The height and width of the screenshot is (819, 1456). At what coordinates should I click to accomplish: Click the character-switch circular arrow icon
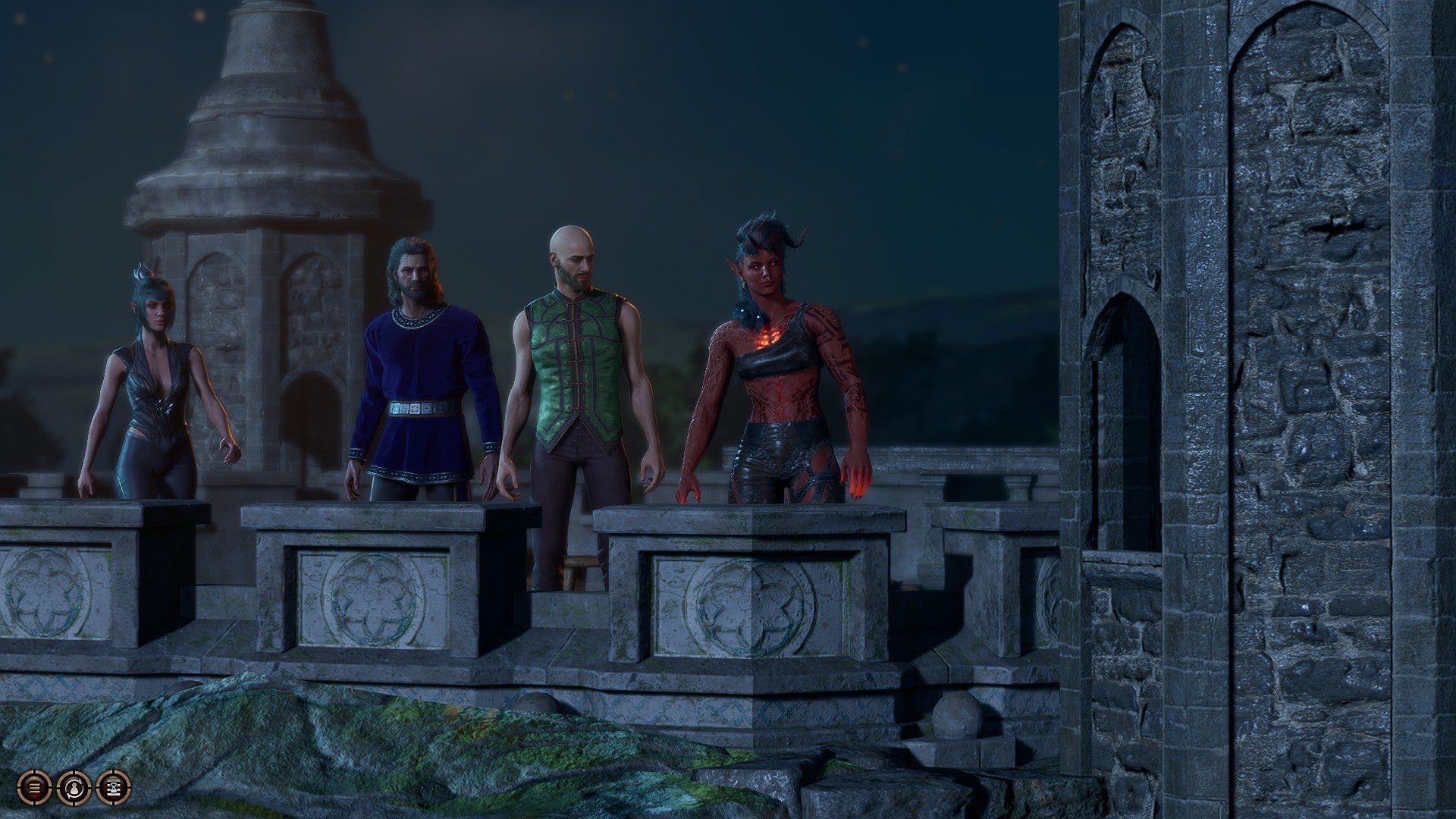point(74,786)
